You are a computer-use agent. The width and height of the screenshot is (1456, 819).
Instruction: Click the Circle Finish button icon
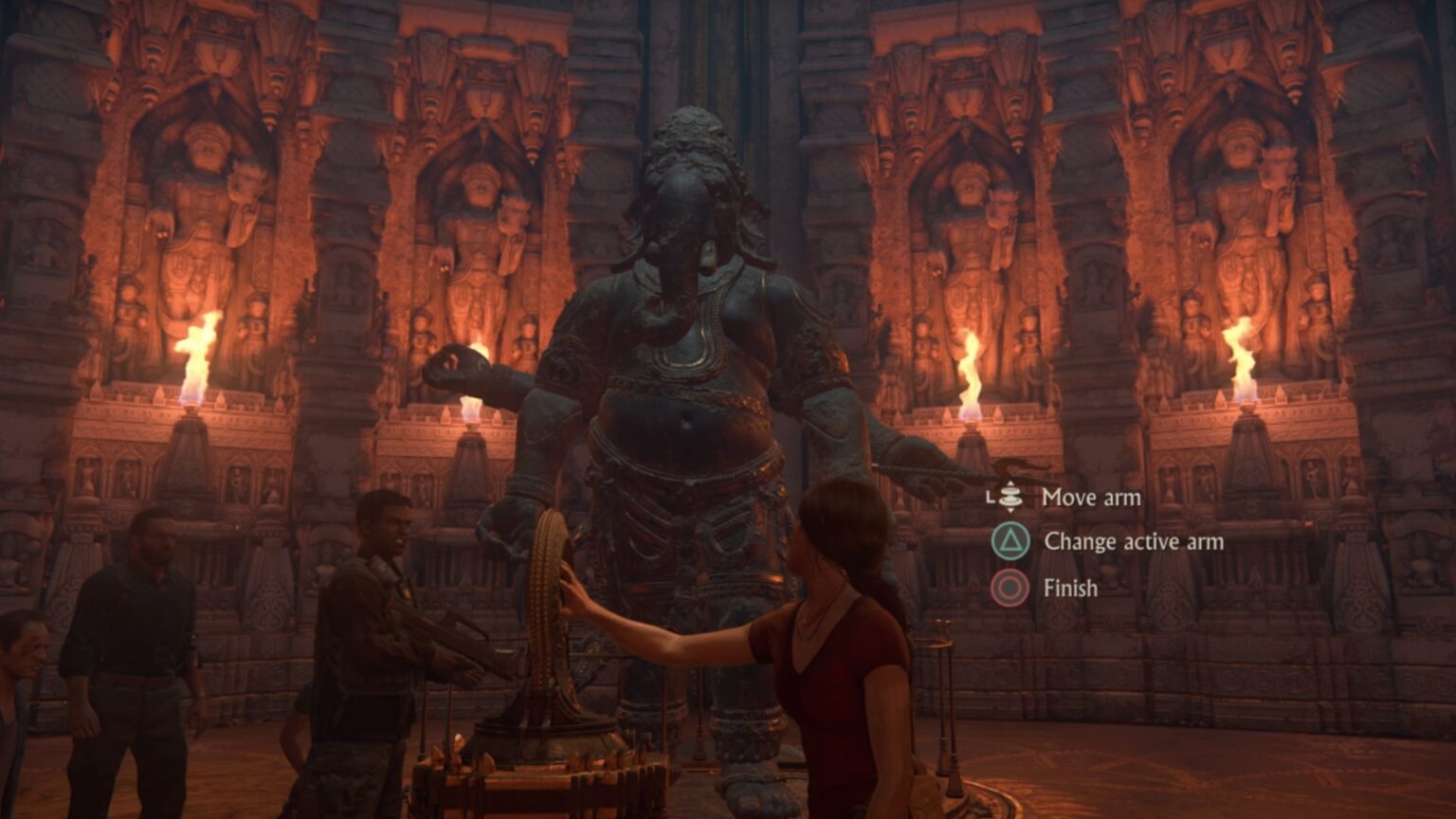(x=1010, y=586)
